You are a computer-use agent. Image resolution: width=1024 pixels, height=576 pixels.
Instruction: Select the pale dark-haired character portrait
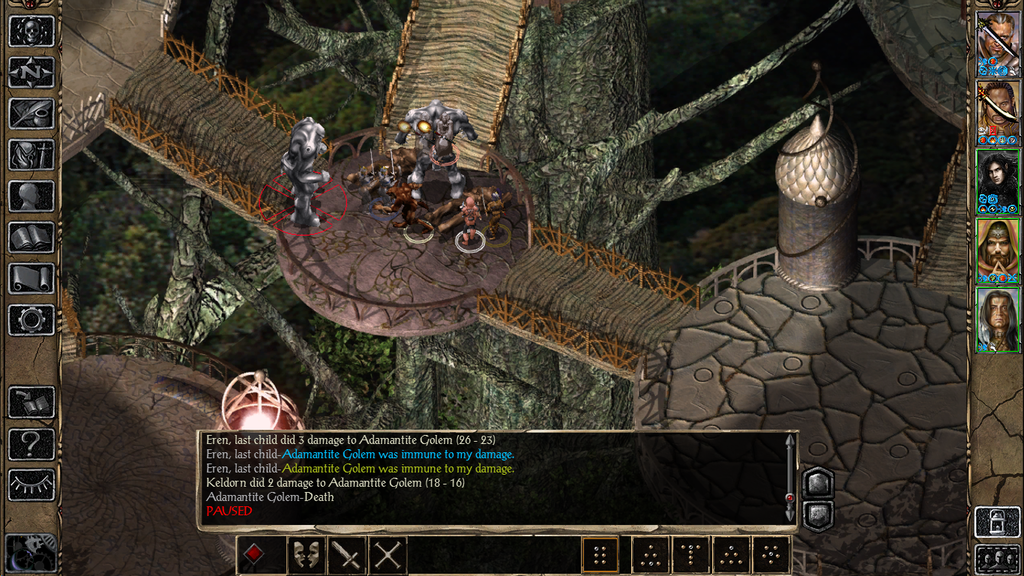coord(997,181)
